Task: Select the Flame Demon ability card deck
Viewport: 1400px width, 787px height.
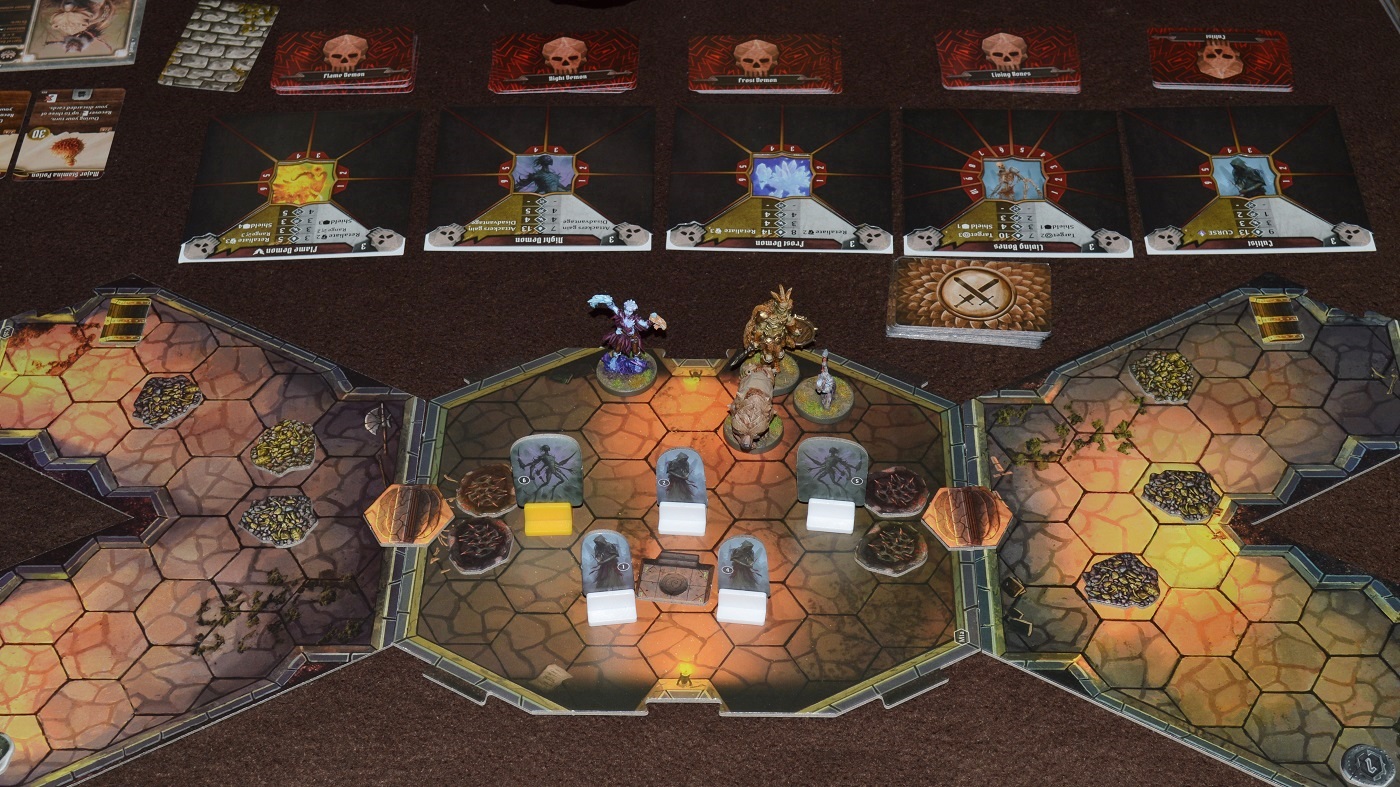Action: click(x=343, y=60)
